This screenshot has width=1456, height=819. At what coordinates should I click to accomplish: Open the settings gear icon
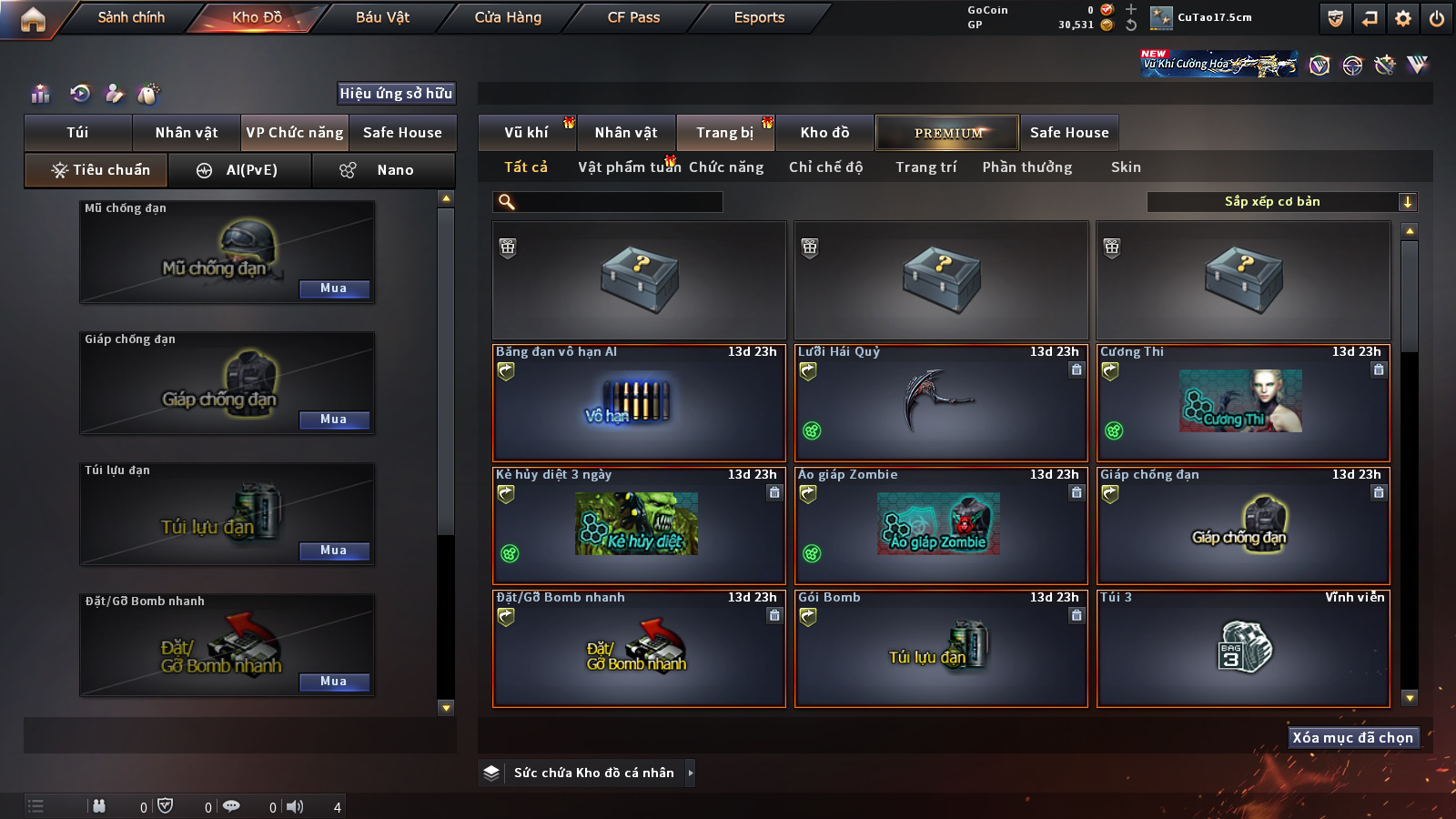[x=1403, y=18]
